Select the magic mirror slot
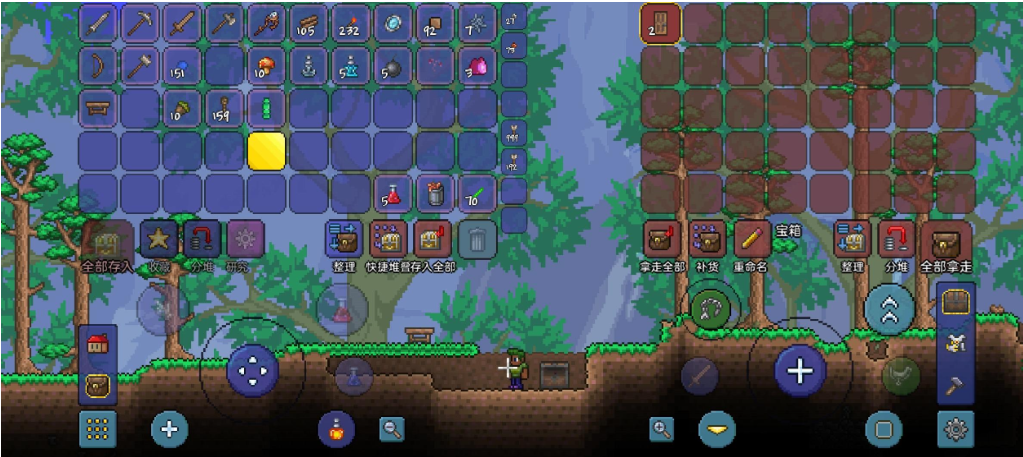The height and width of the screenshot is (457, 1023). 393,23
